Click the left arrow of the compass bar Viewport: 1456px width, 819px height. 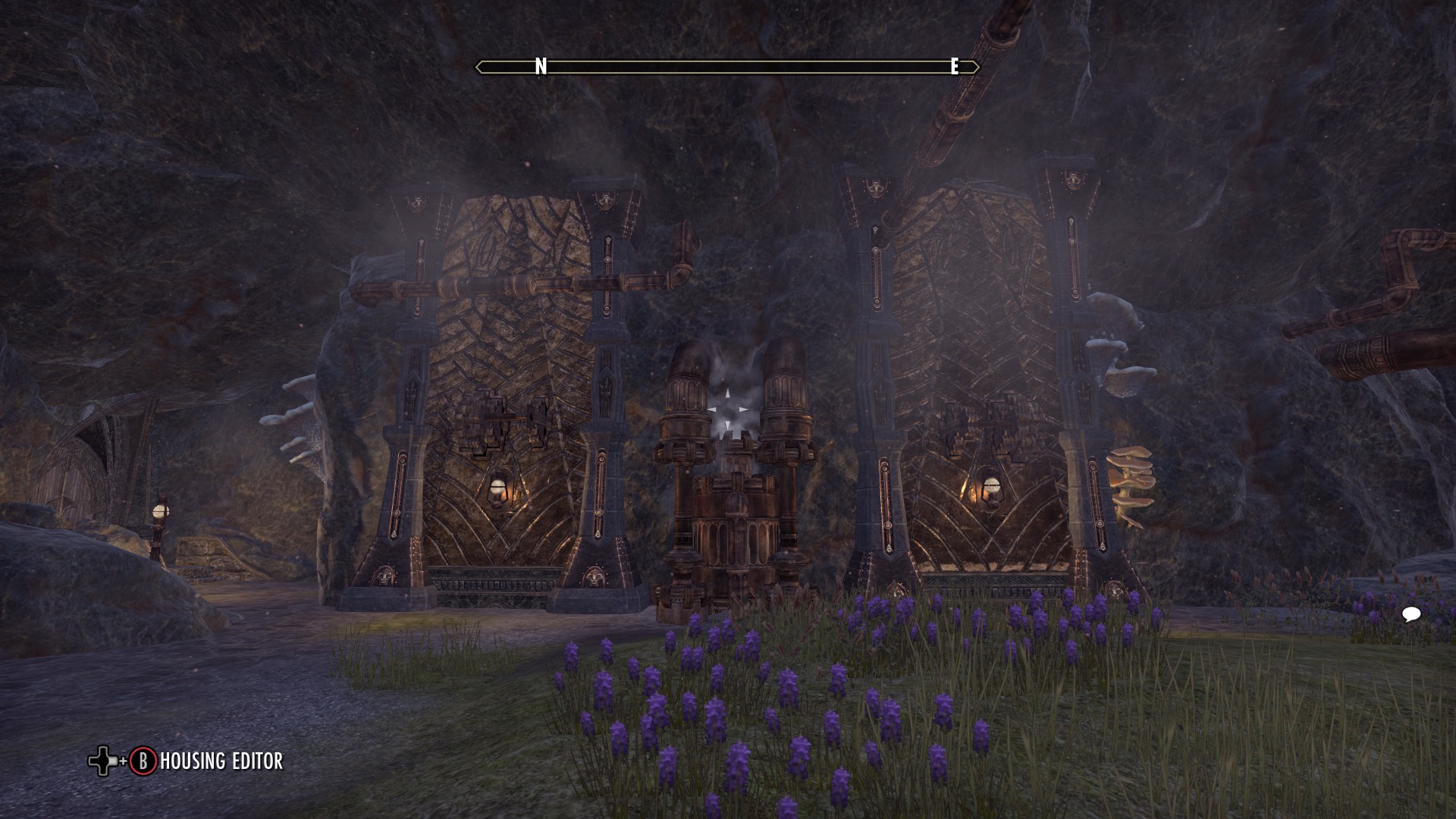(x=481, y=68)
